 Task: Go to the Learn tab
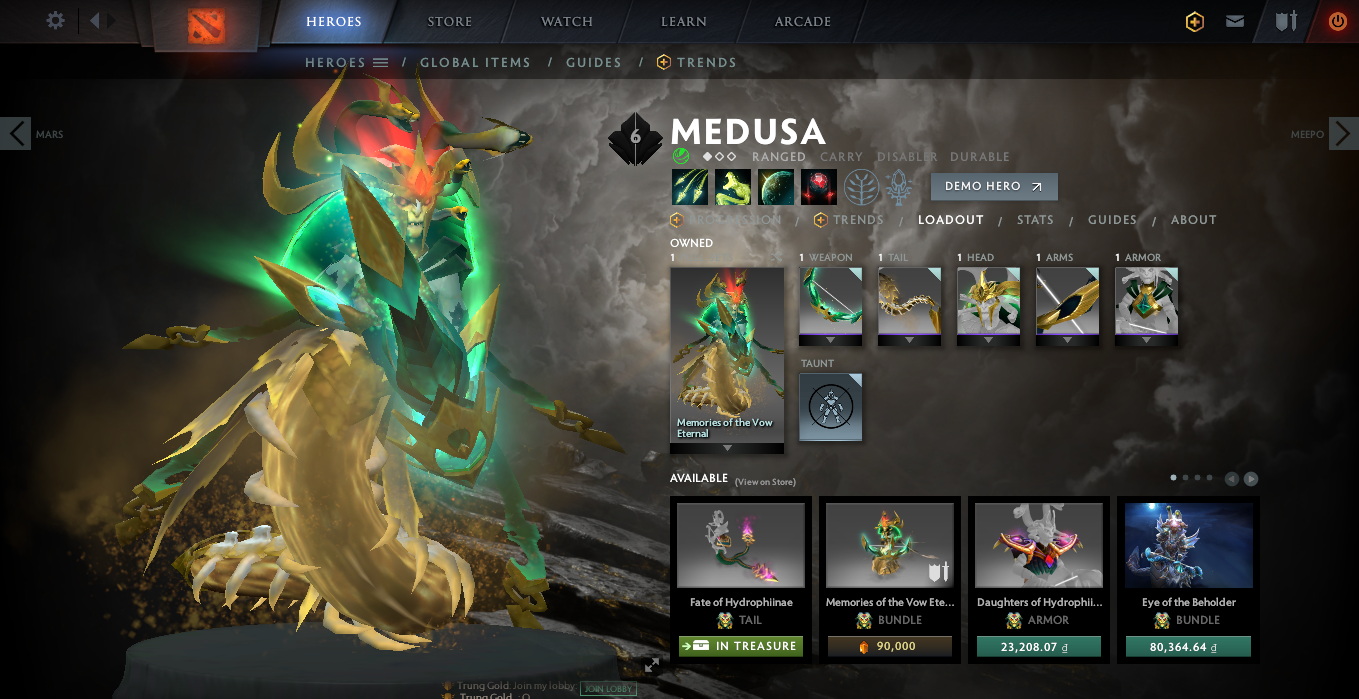(684, 22)
